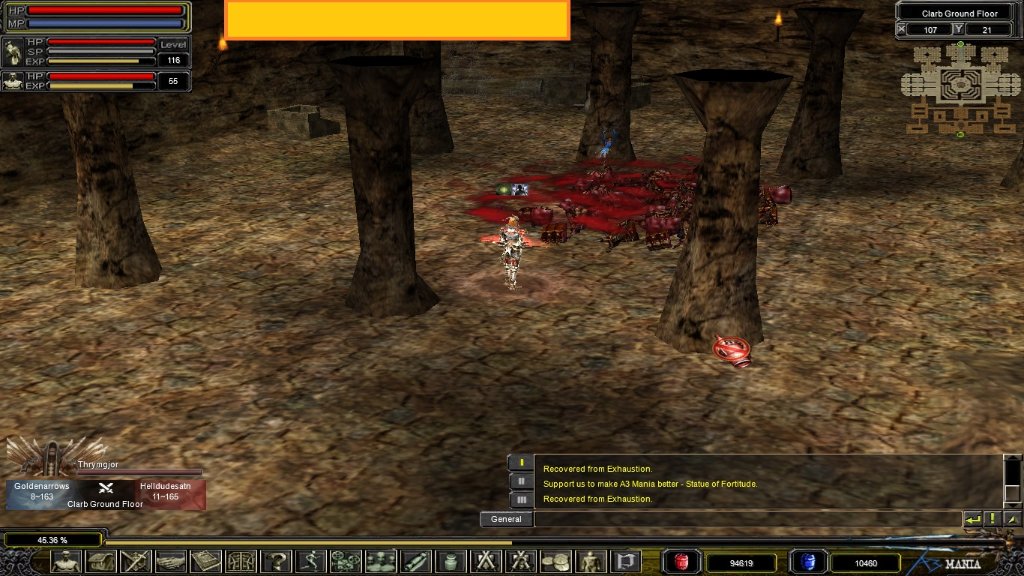Screen dimensions: 1024x576
Task: Click the chat log scrollbar
Action: pos(1012,482)
